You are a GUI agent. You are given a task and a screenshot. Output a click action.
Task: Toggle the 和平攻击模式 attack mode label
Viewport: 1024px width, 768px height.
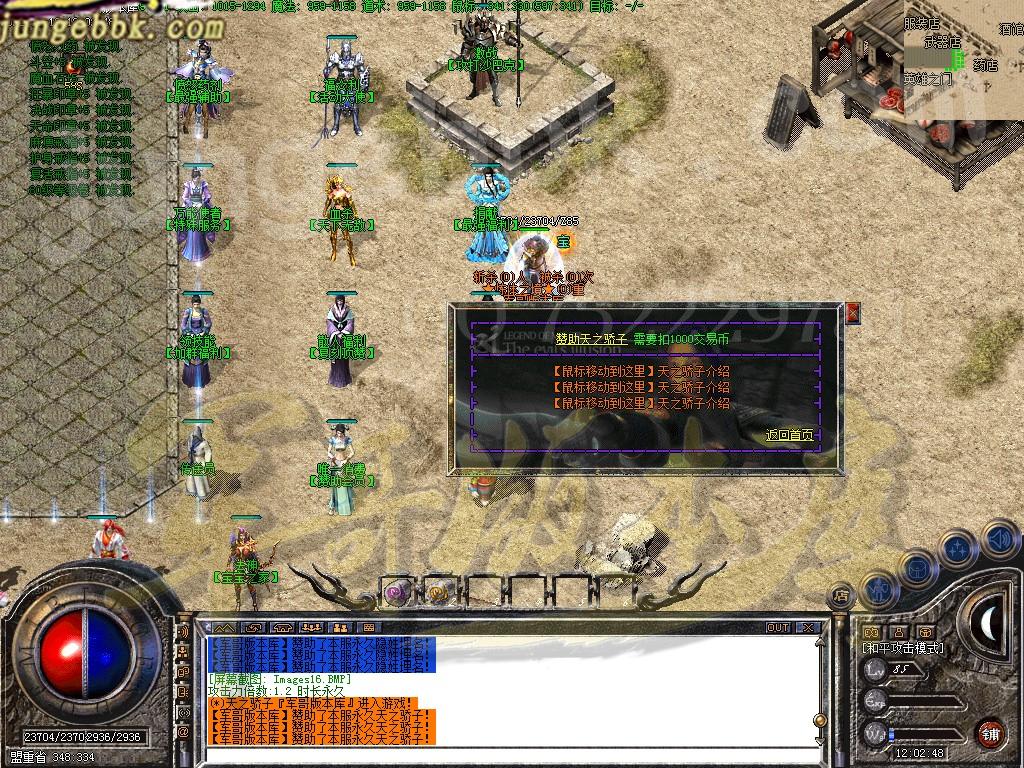(x=902, y=649)
